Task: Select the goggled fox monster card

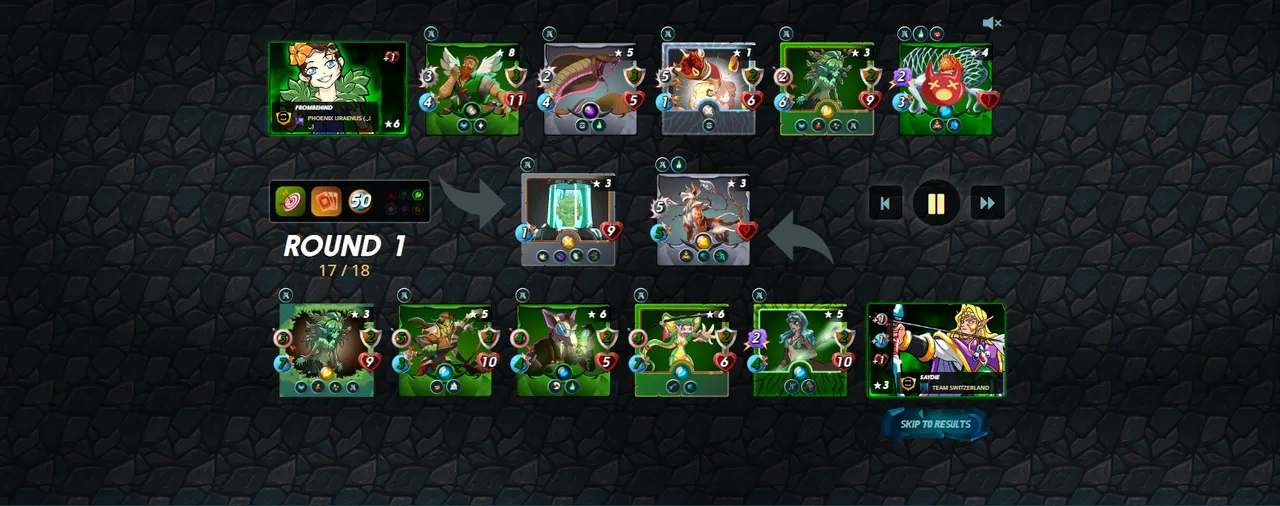Action: click(x=563, y=350)
